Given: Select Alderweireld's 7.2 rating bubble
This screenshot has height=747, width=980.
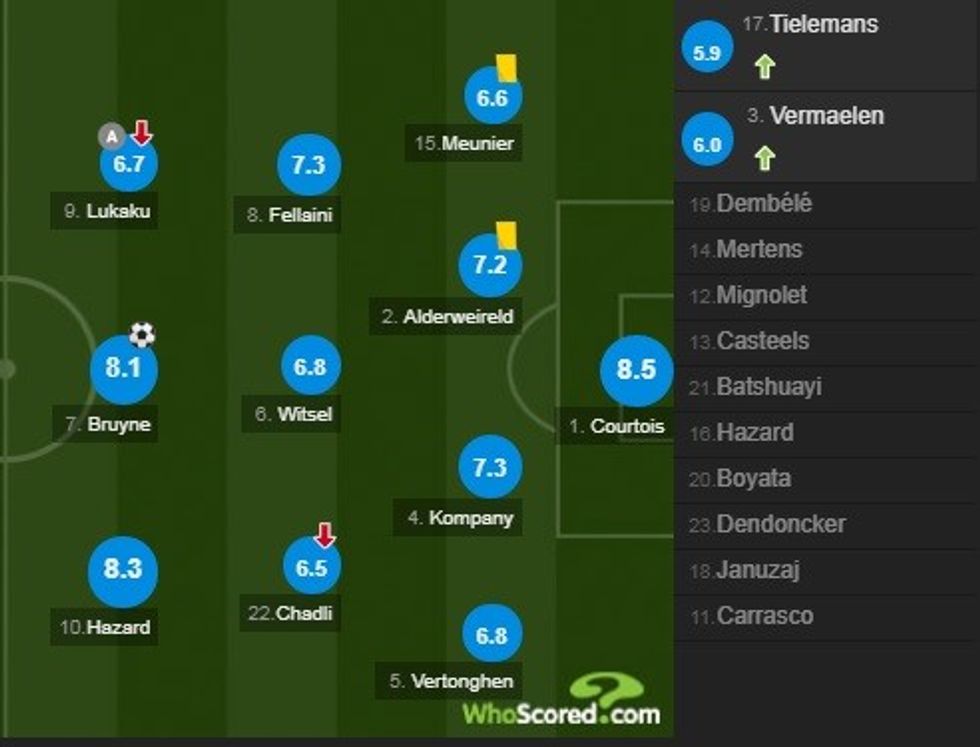Looking at the screenshot, I should (490, 265).
